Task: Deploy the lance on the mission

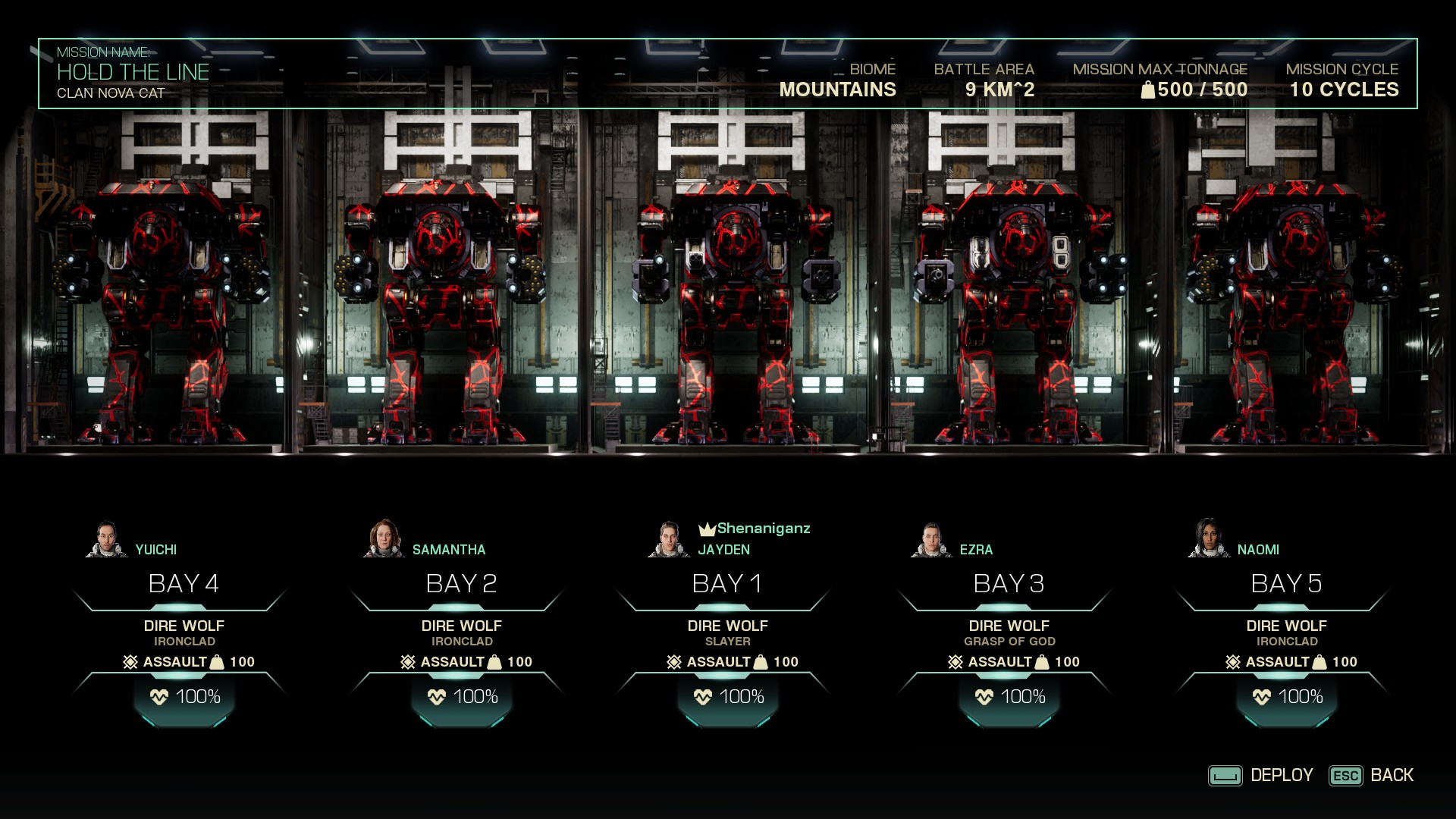Action: (1261, 775)
